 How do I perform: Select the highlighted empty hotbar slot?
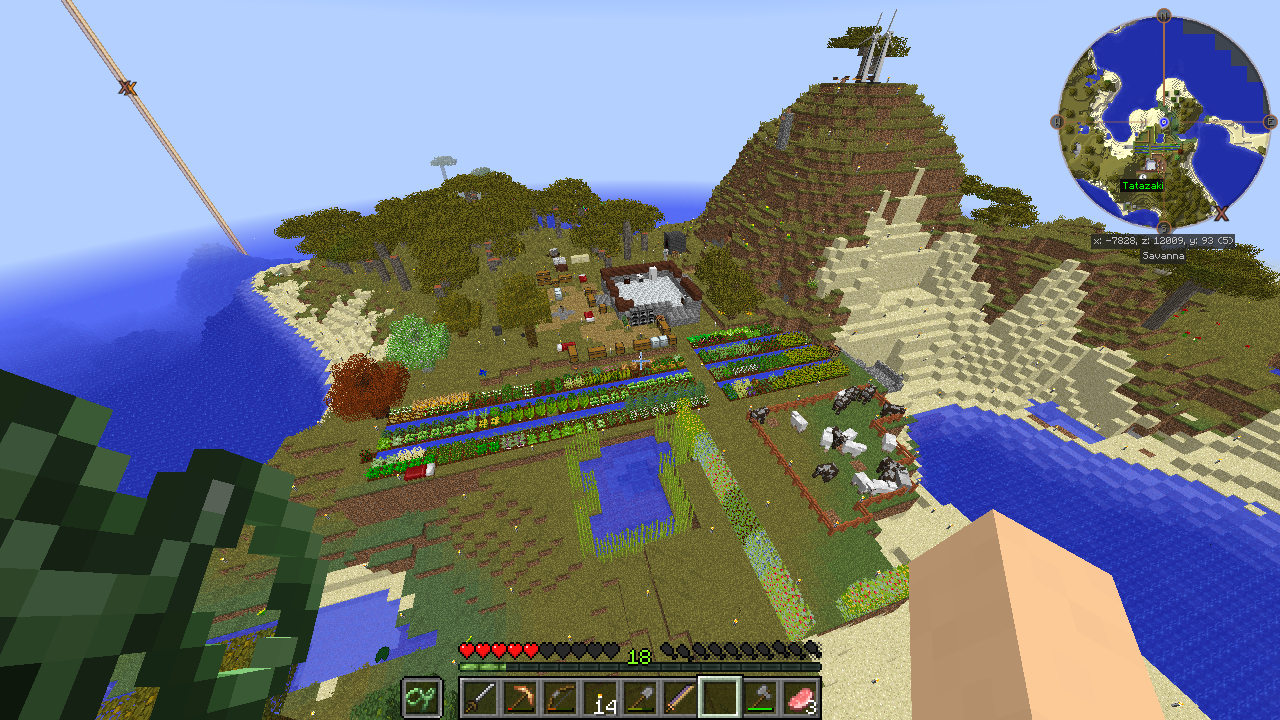pyautogui.click(x=720, y=697)
